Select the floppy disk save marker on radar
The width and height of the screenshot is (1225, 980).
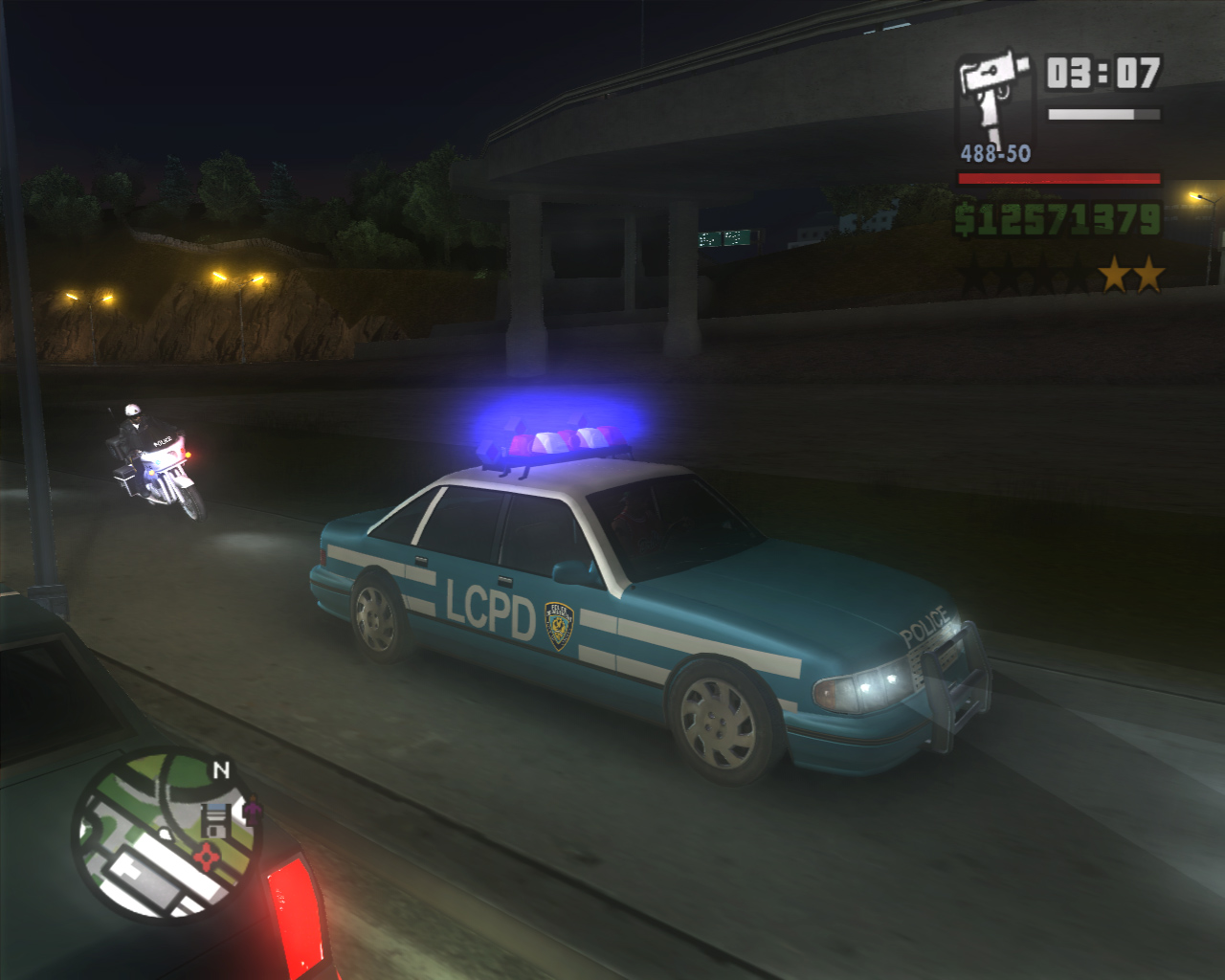[217, 819]
